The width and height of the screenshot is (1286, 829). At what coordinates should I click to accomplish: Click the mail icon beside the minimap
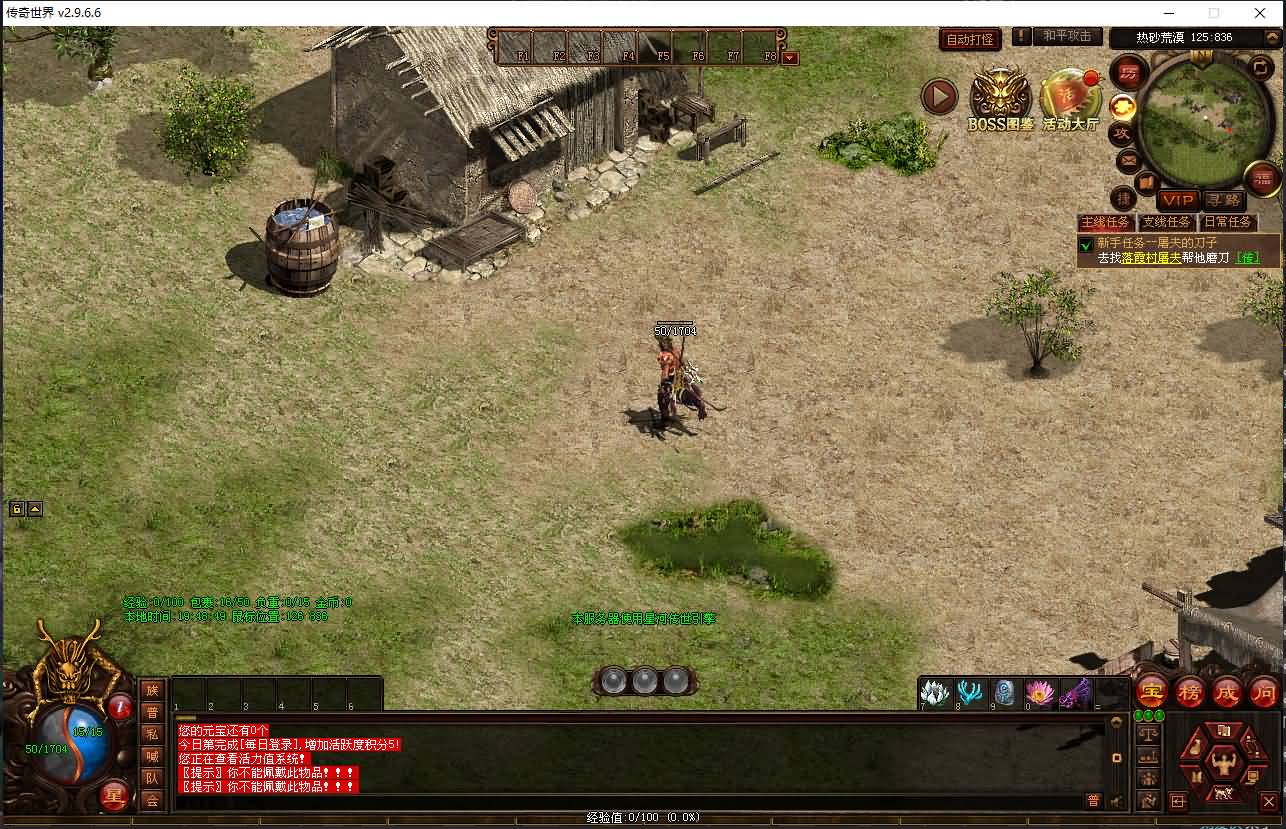click(1128, 160)
